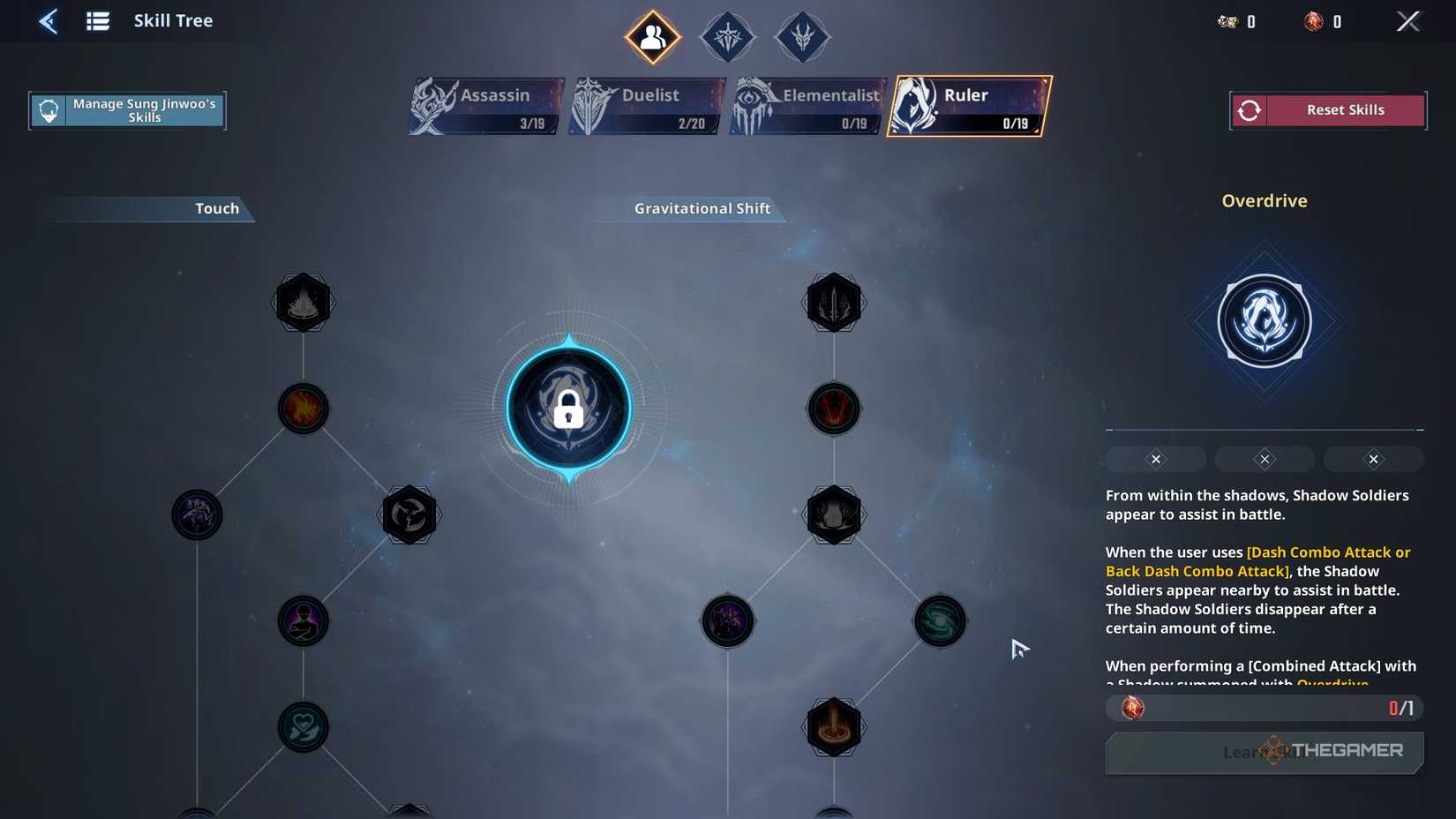Screen dimensions: 1456x819
Task: Select the red blade skill node in Ruler branch
Action: pos(833,409)
